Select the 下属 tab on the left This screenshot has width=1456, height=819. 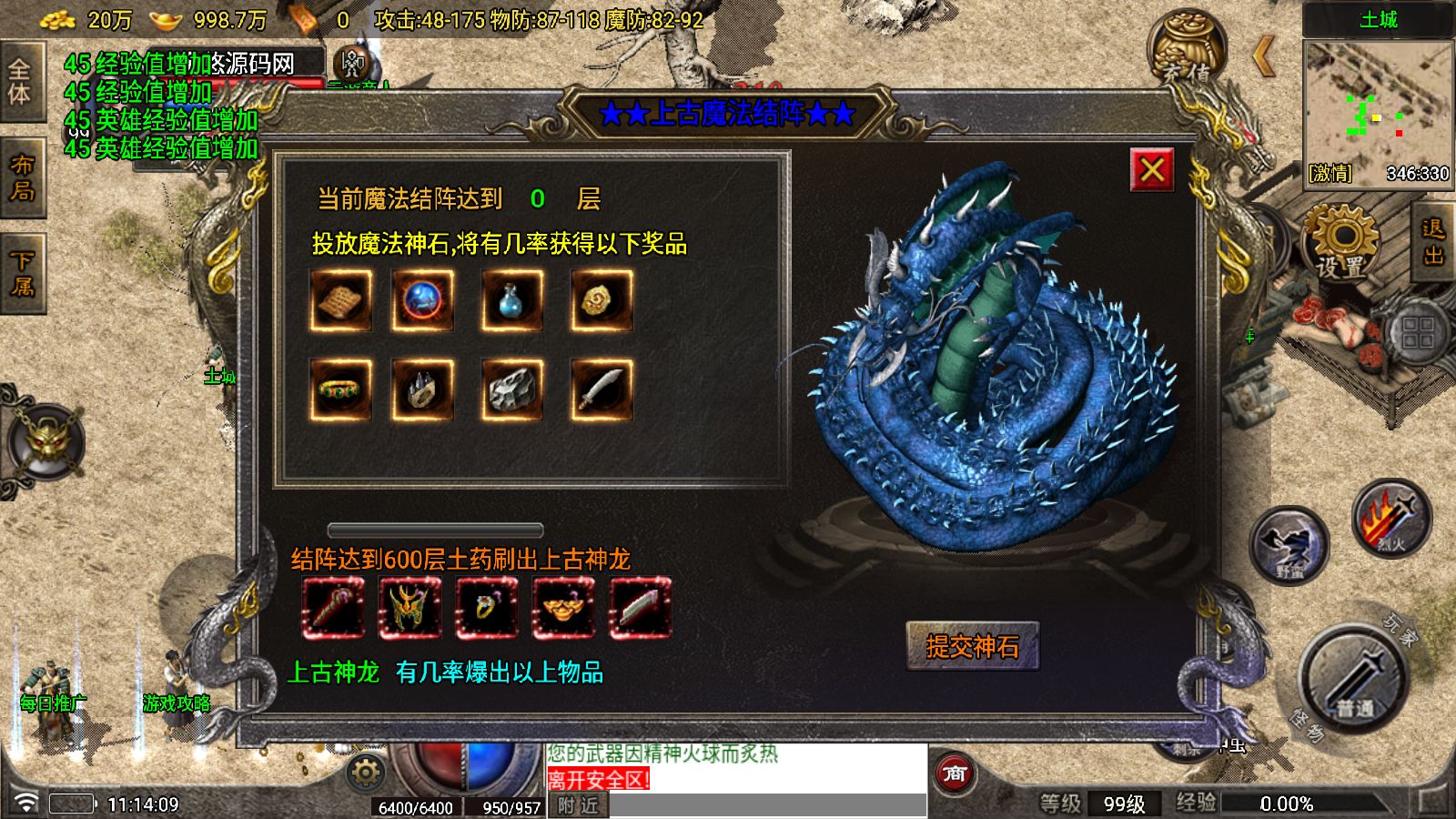(24, 264)
